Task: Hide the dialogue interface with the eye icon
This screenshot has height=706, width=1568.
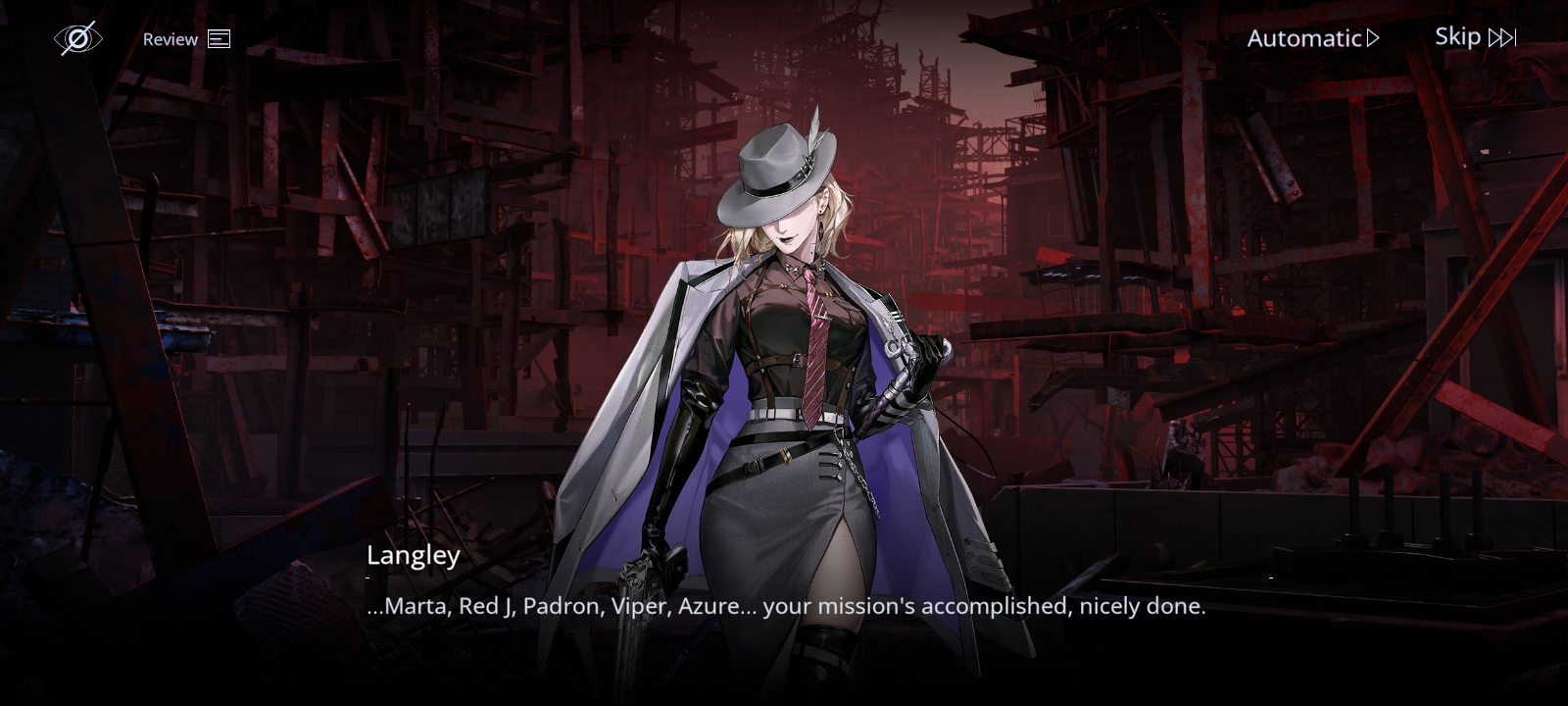Action: (x=77, y=38)
